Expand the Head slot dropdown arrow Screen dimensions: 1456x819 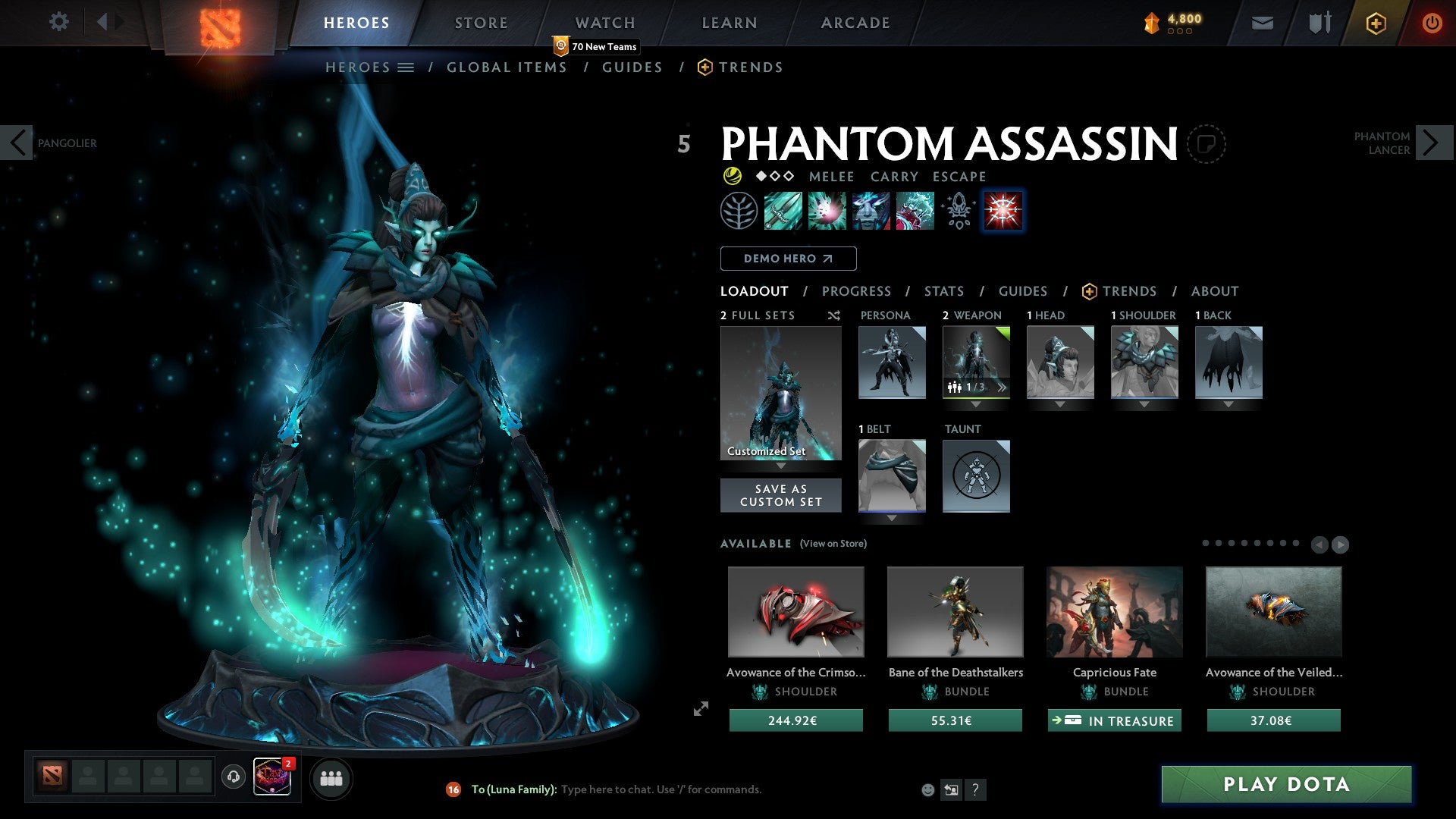[1060, 404]
